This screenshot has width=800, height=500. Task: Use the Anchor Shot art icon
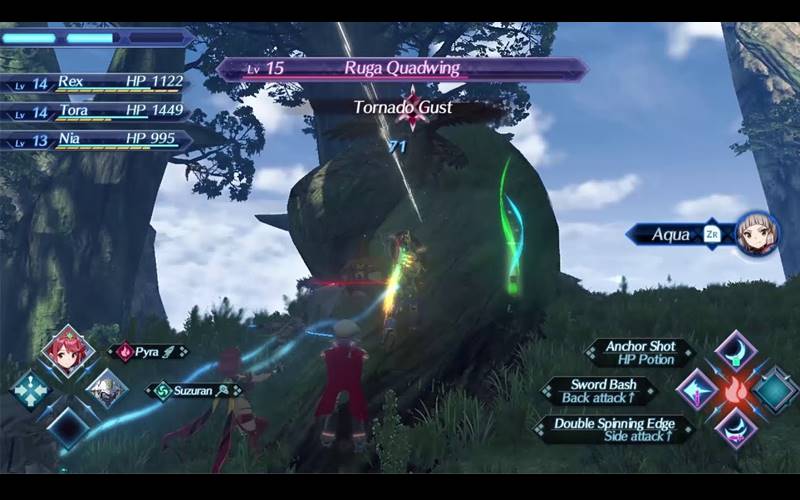point(735,352)
